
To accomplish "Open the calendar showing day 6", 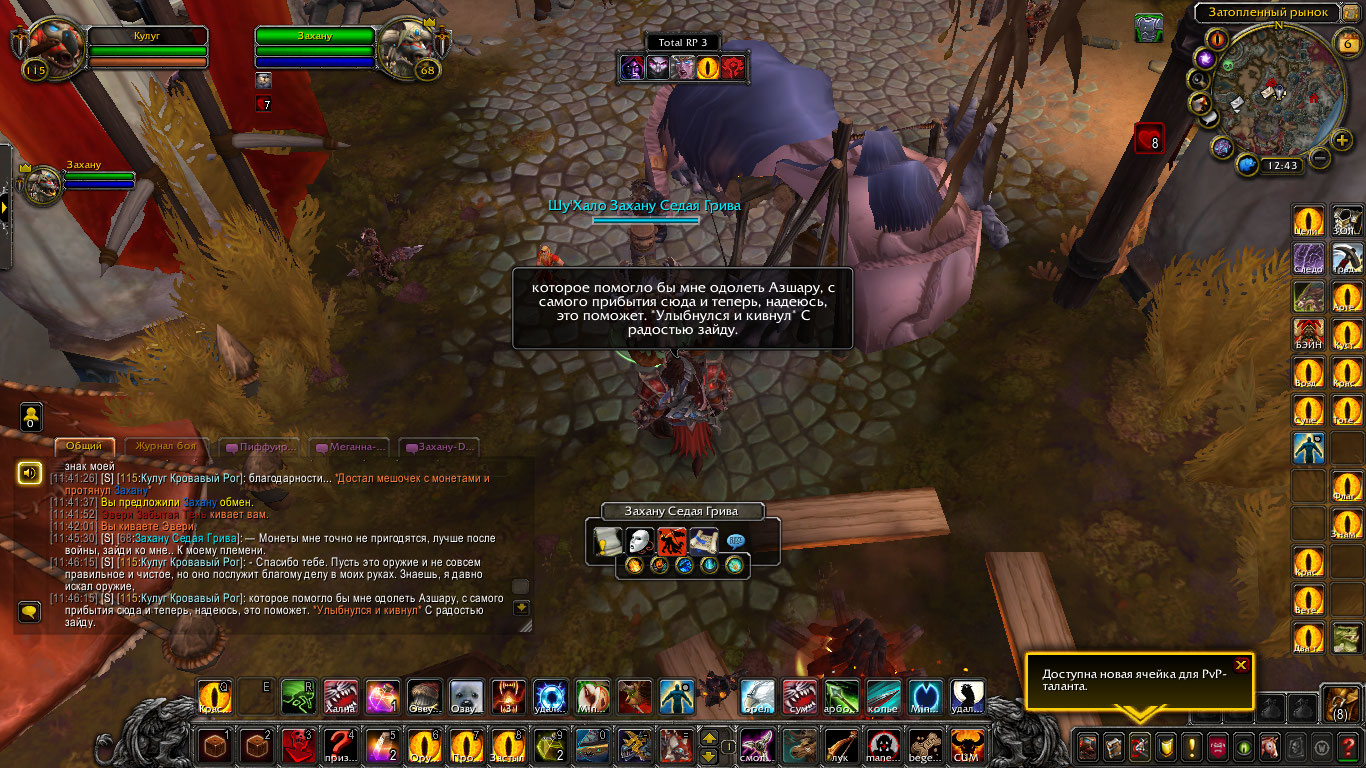I will point(1345,42).
